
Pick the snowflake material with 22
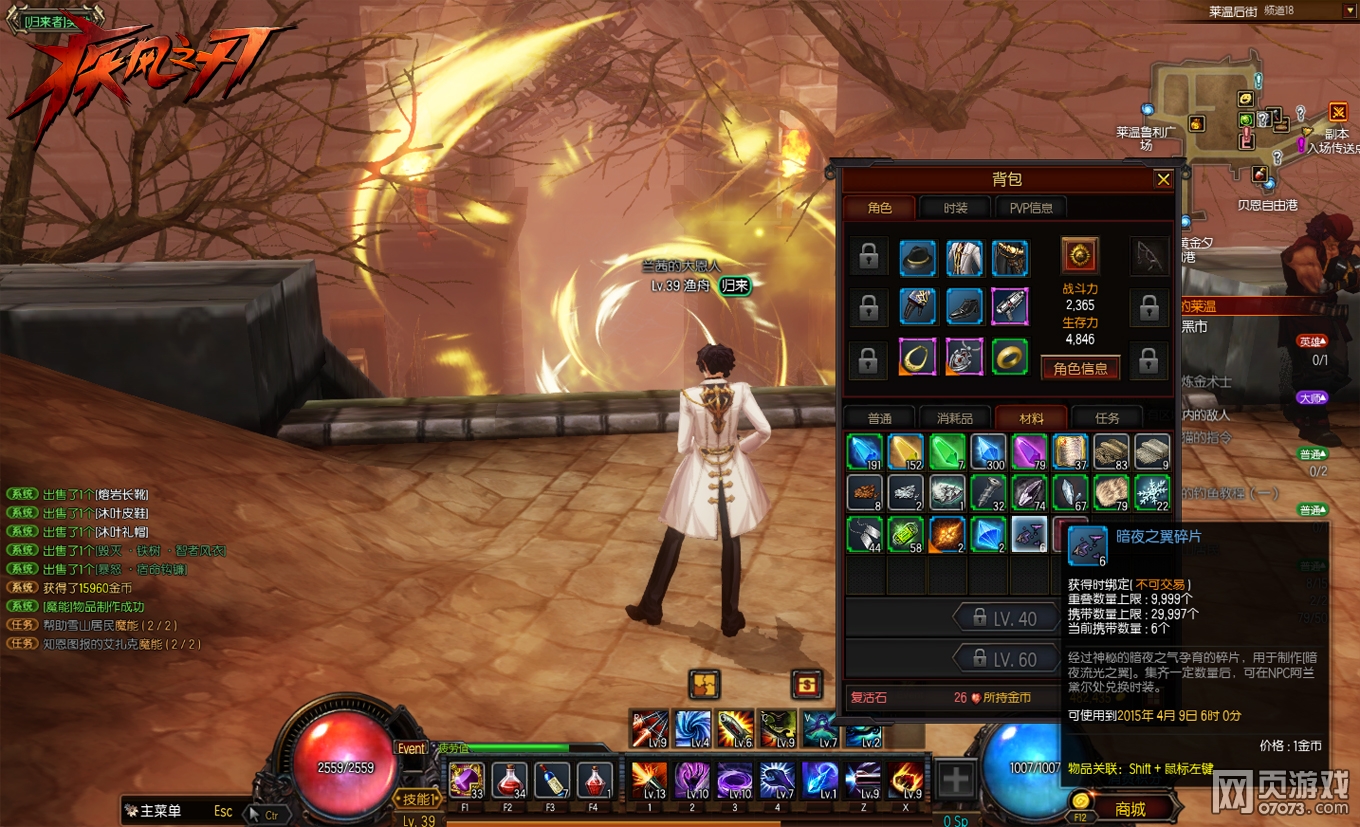point(1152,493)
